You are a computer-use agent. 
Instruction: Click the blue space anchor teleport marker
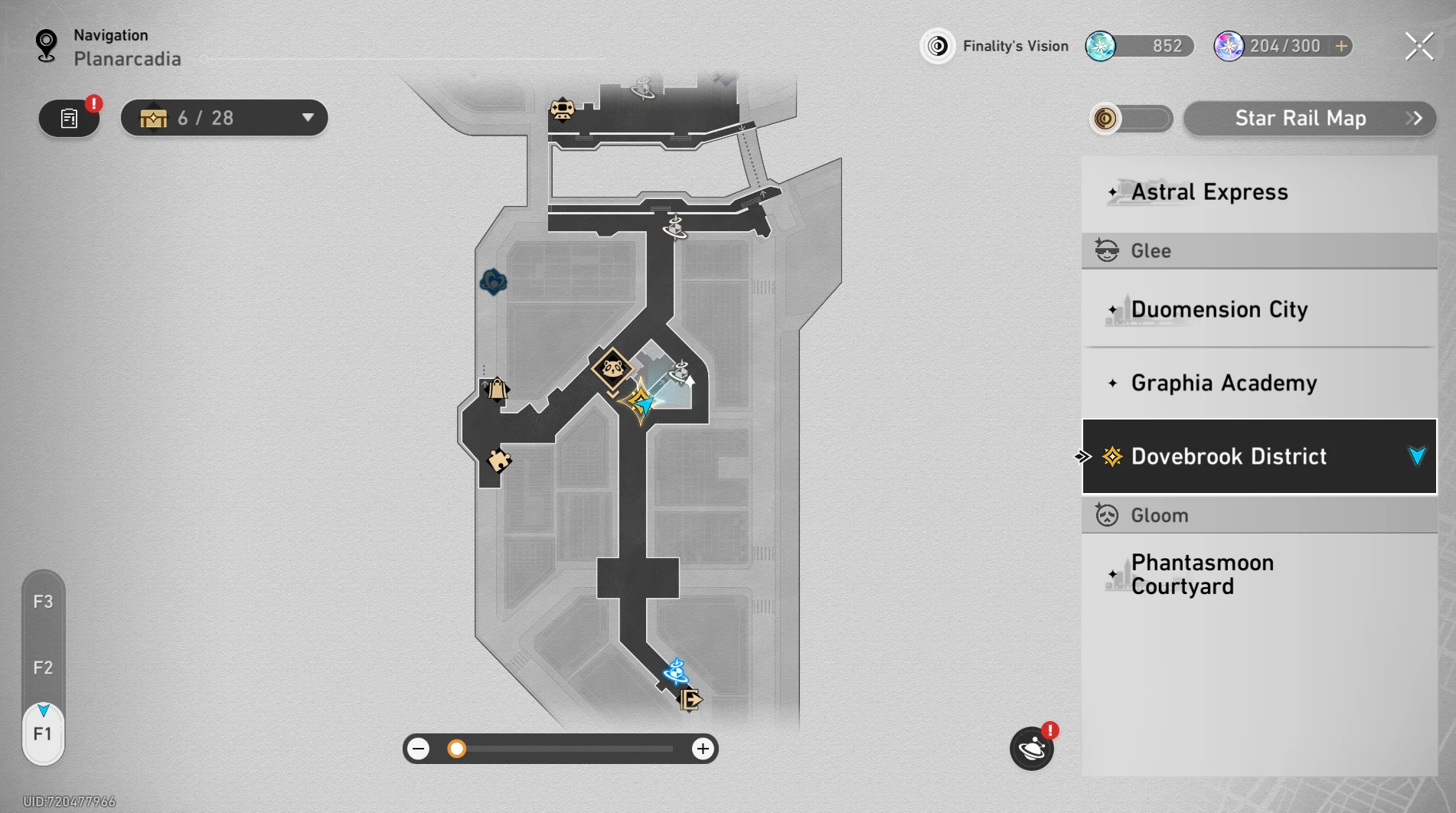click(675, 671)
